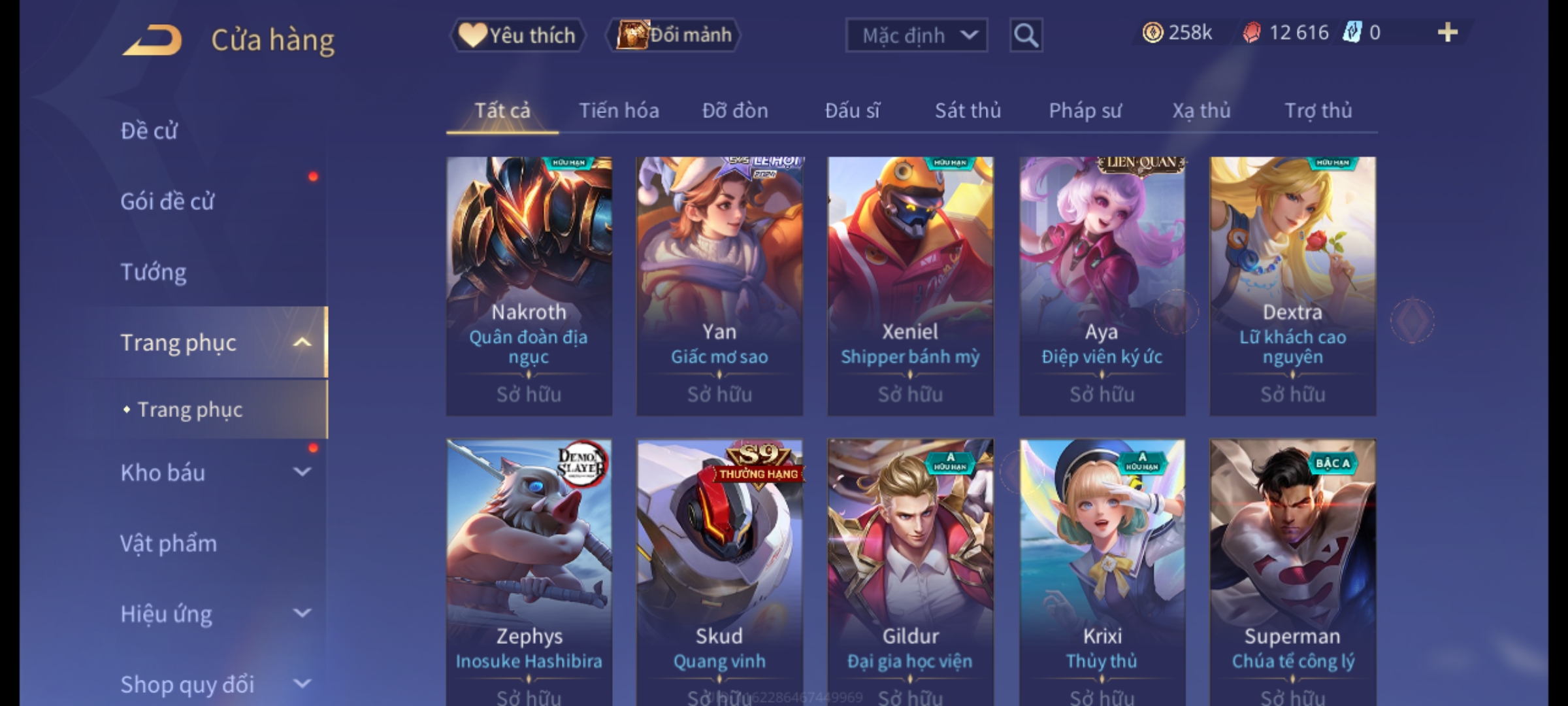Select the Pháp sư tab
The image size is (1568, 706).
pyautogui.click(x=1085, y=110)
